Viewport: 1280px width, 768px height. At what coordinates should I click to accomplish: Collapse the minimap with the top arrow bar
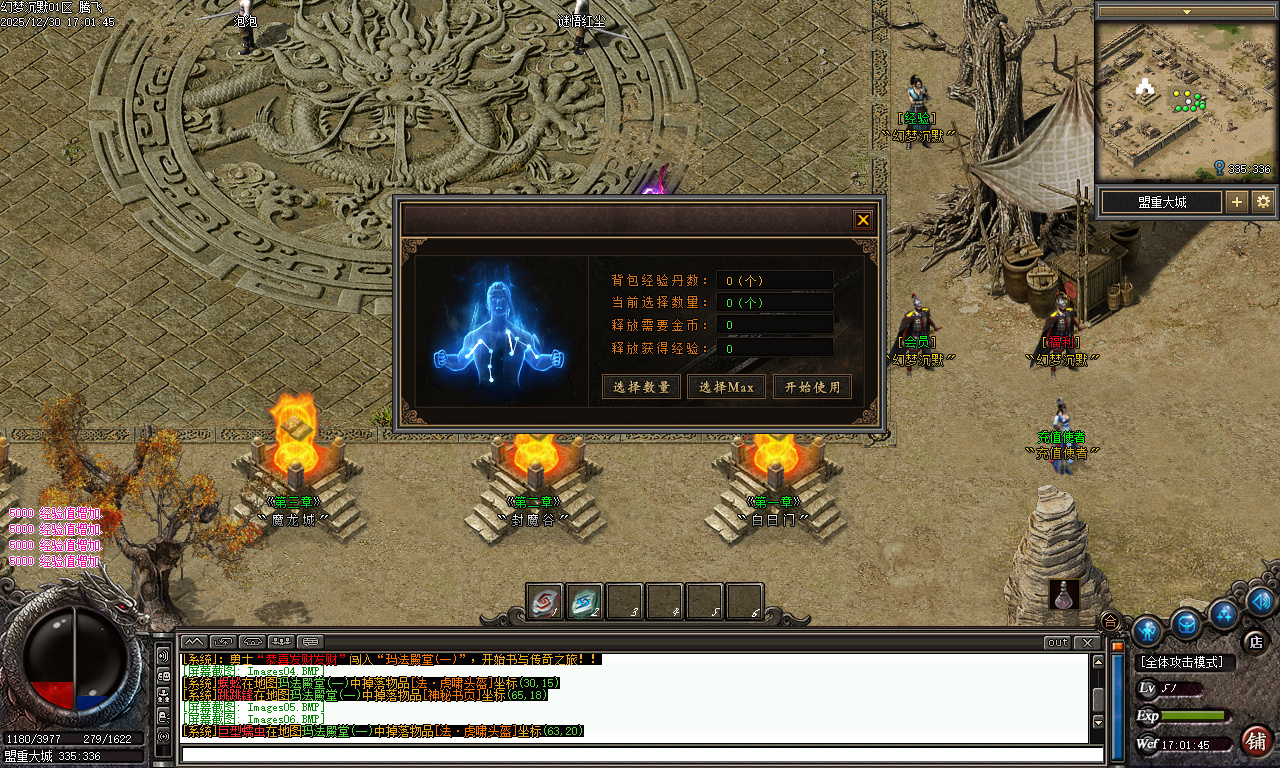(1187, 12)
